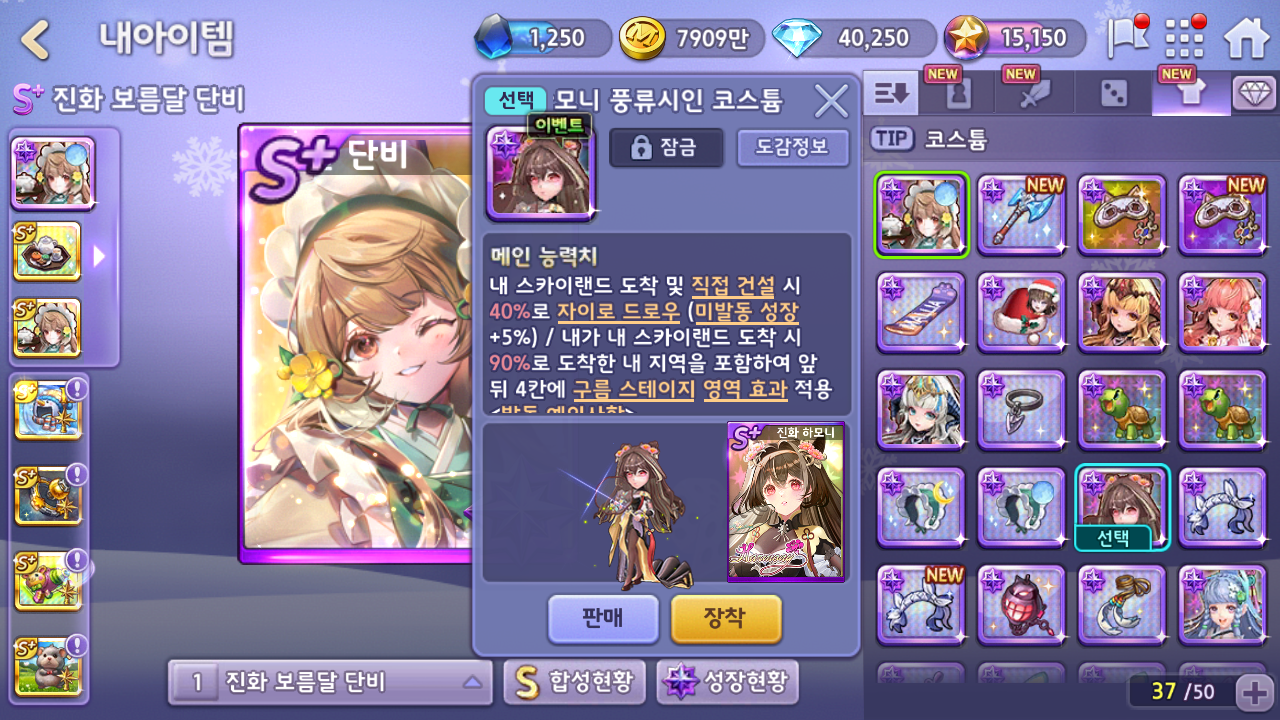The width and height of the screenshot is (1280, 720).
Task: Switch to the sword weapon tab
Action: (1035, 94)
